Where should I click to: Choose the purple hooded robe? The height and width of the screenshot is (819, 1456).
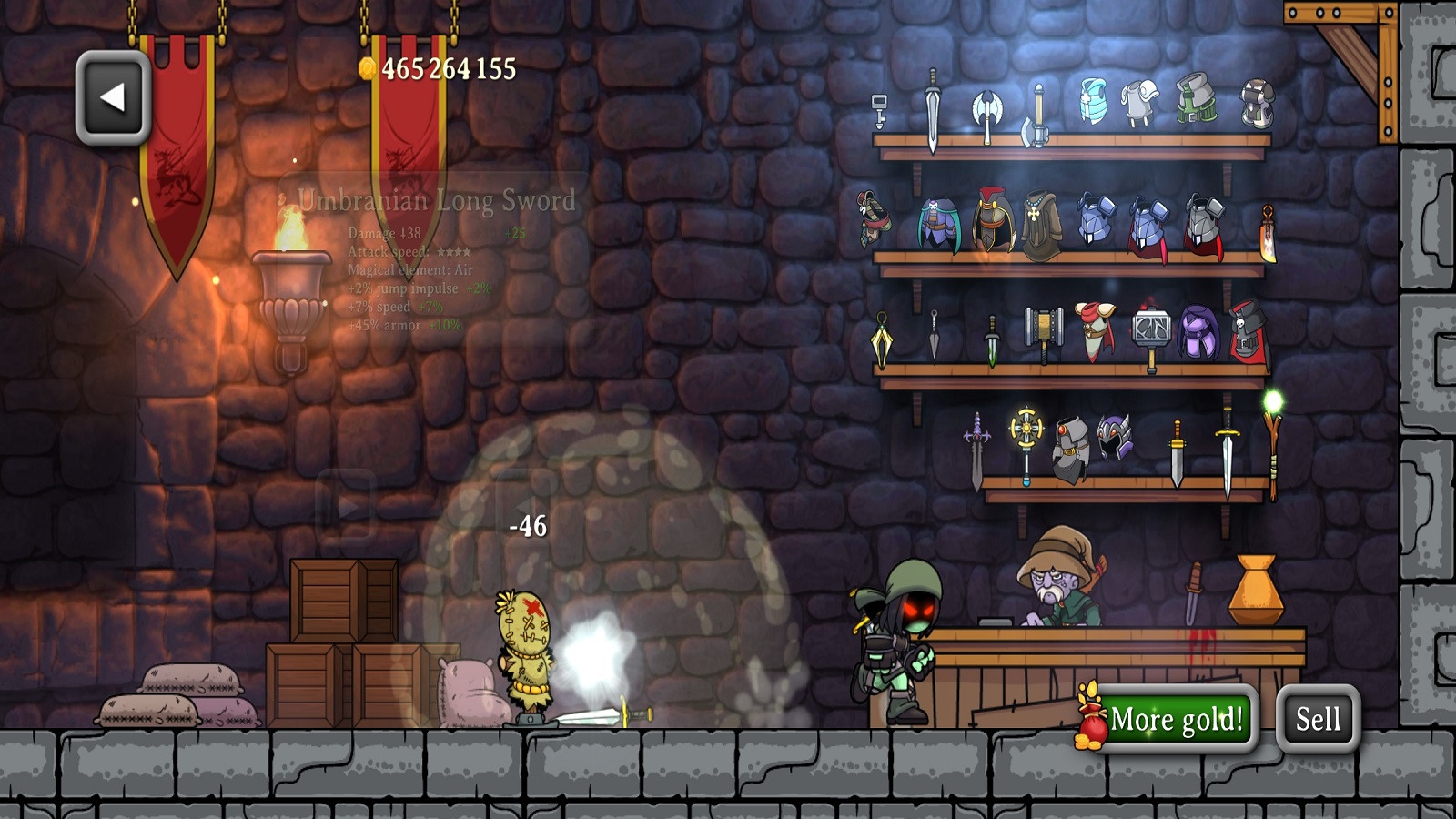coord(1198,332)
